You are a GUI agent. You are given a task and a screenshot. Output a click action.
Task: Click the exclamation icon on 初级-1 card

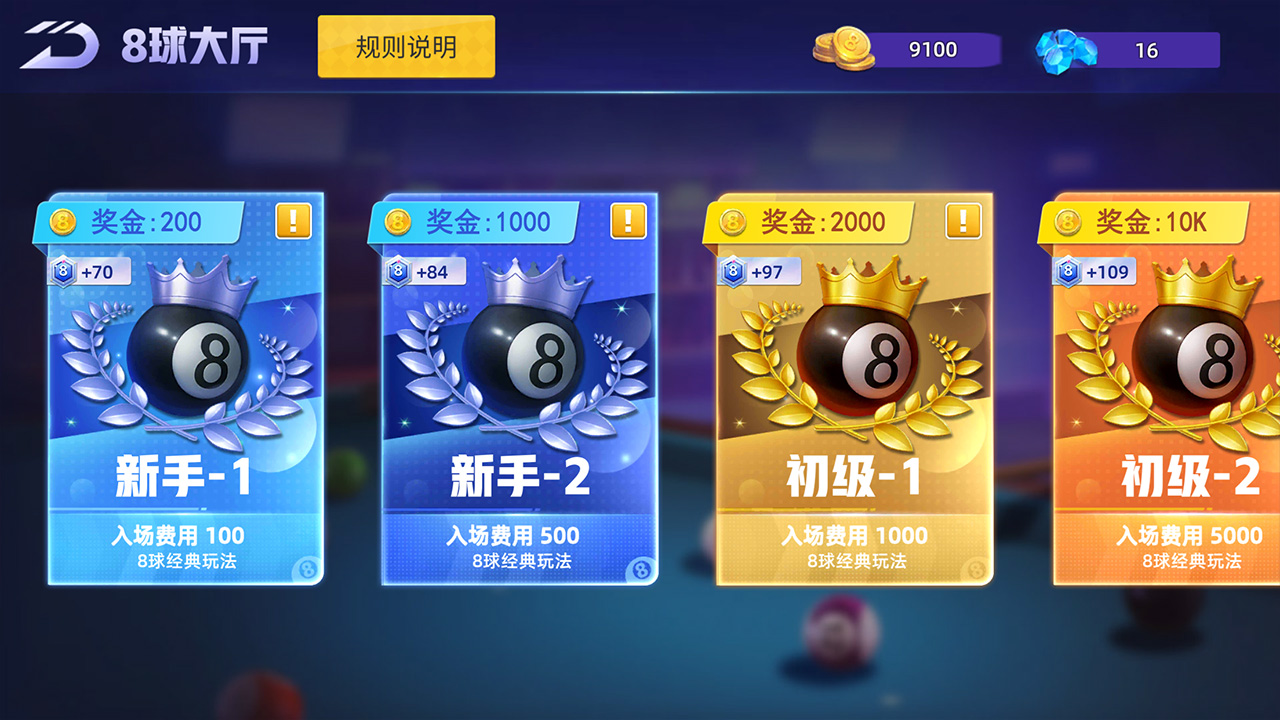pos(963,222)
